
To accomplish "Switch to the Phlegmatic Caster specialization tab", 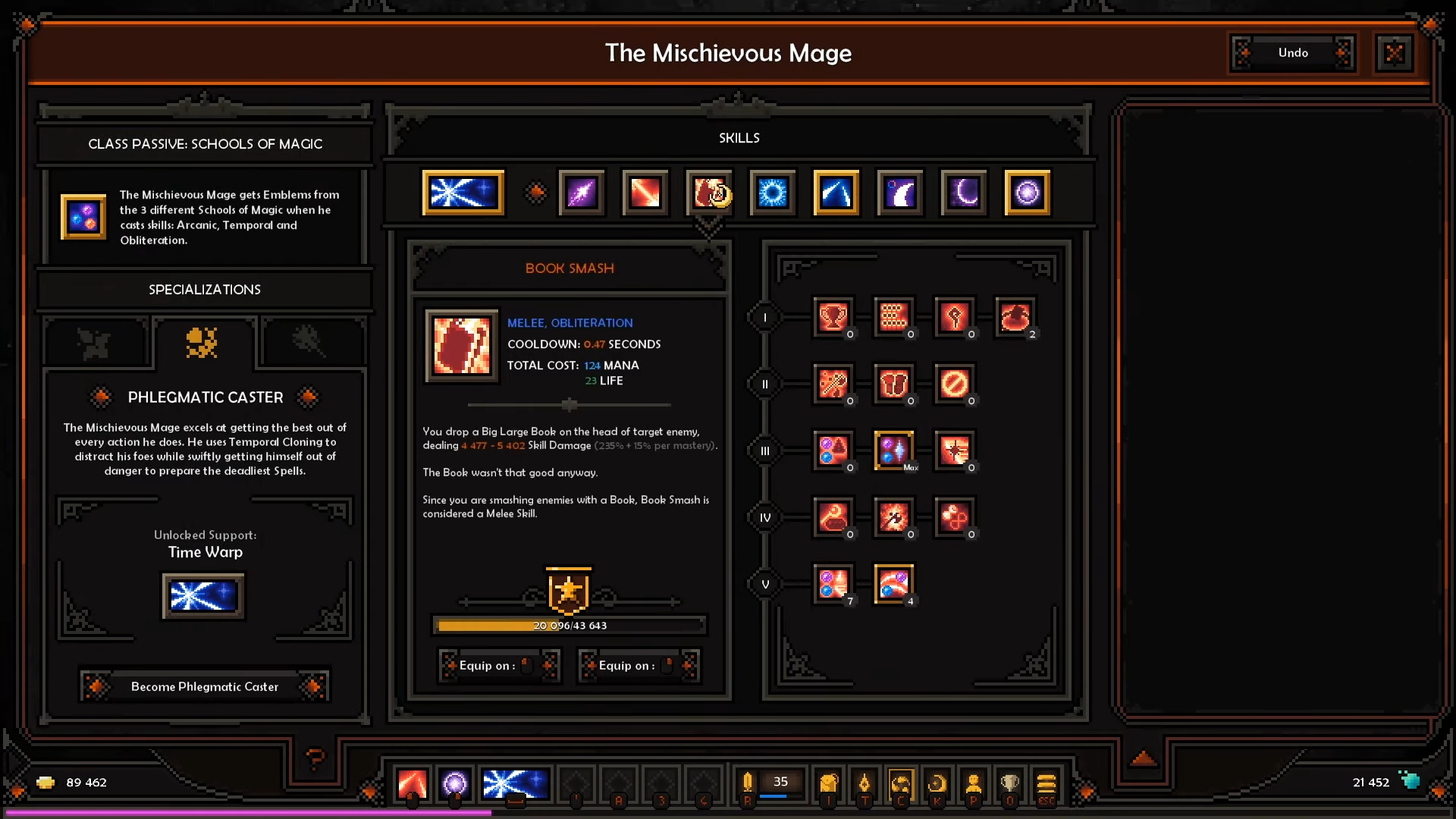I will (202, 343).
